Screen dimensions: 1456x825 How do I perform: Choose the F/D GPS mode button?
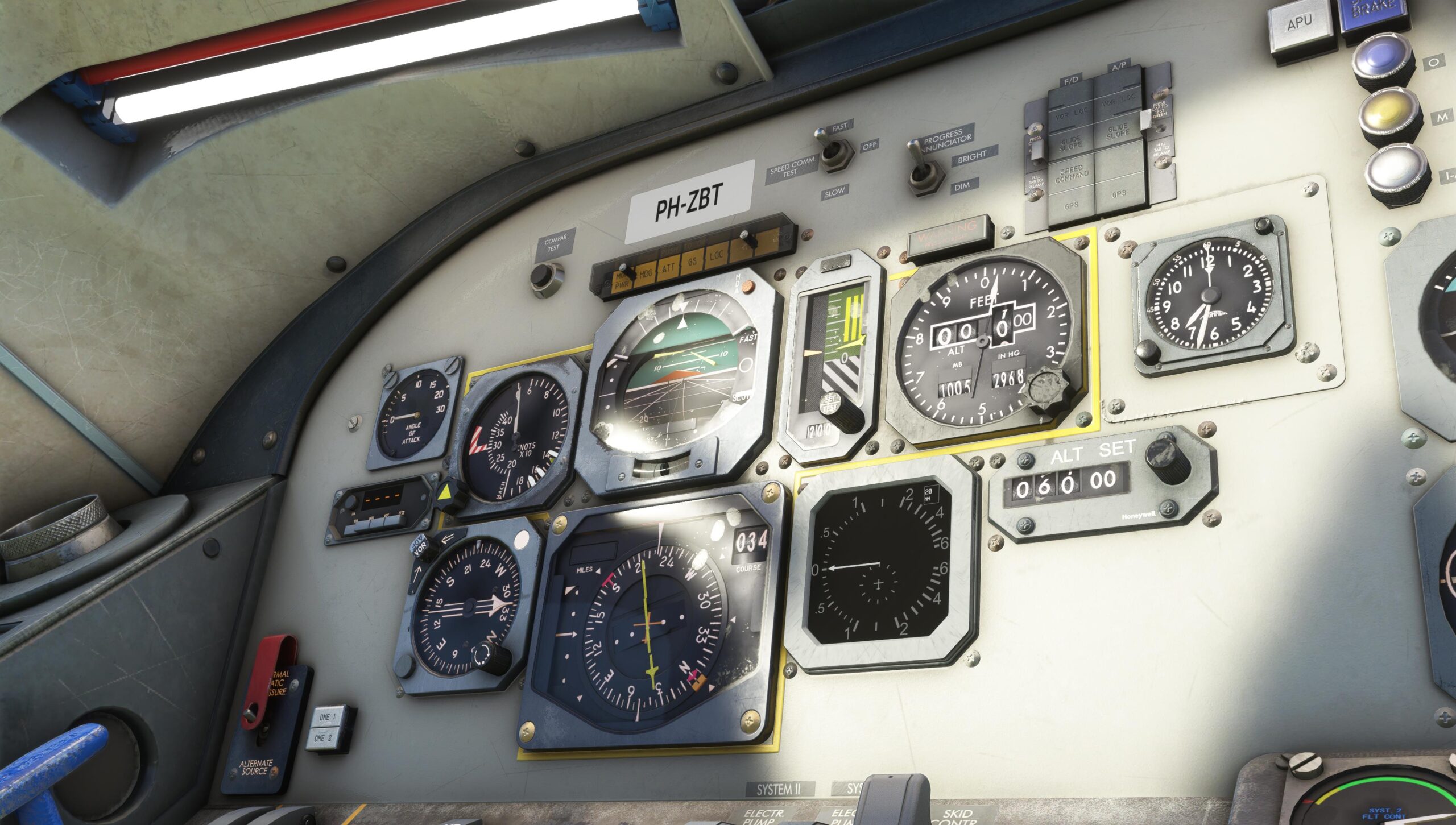(1072, 205)
